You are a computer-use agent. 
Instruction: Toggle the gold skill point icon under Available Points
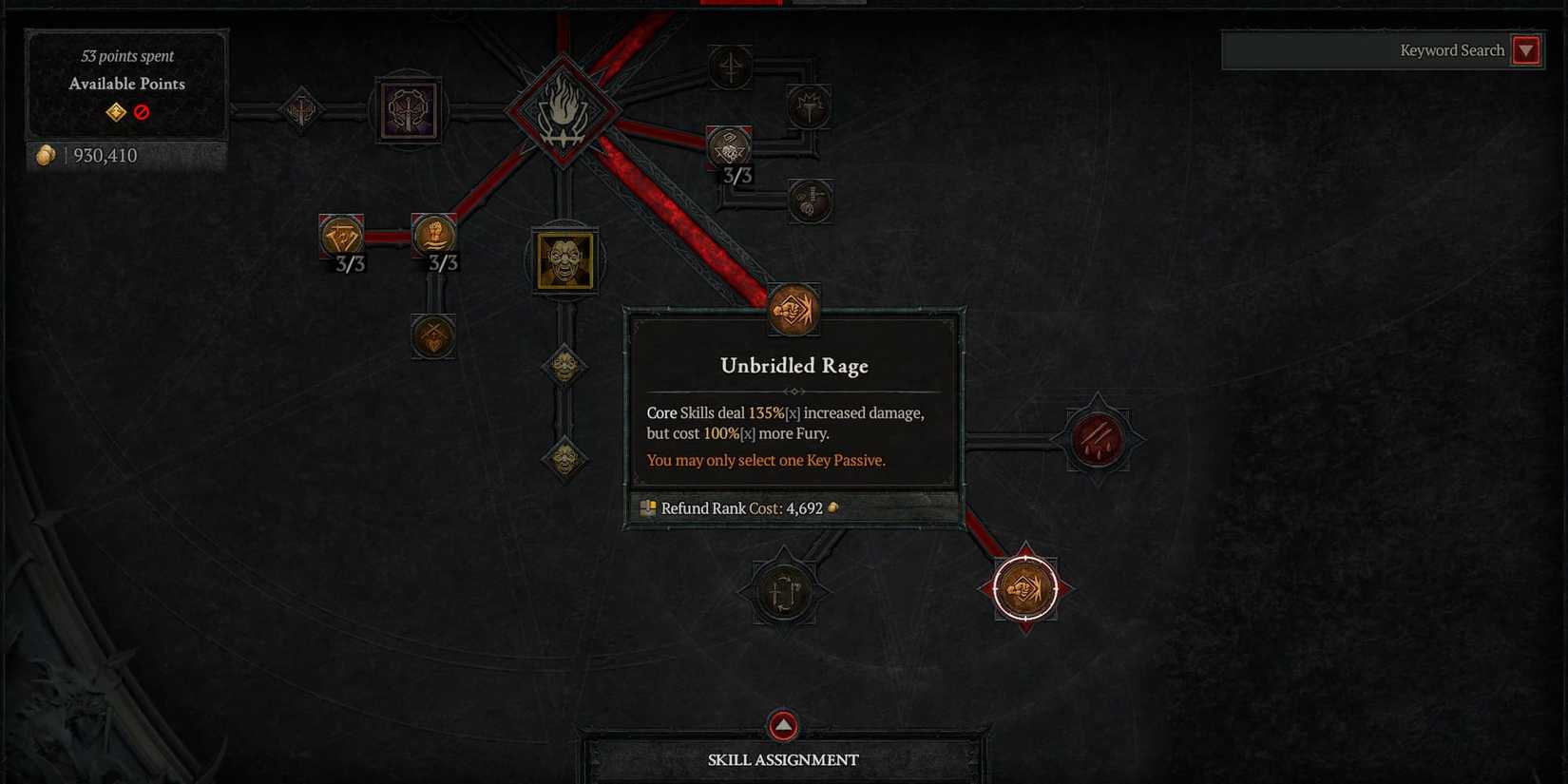pyautogui.click(x=114, y=111)
